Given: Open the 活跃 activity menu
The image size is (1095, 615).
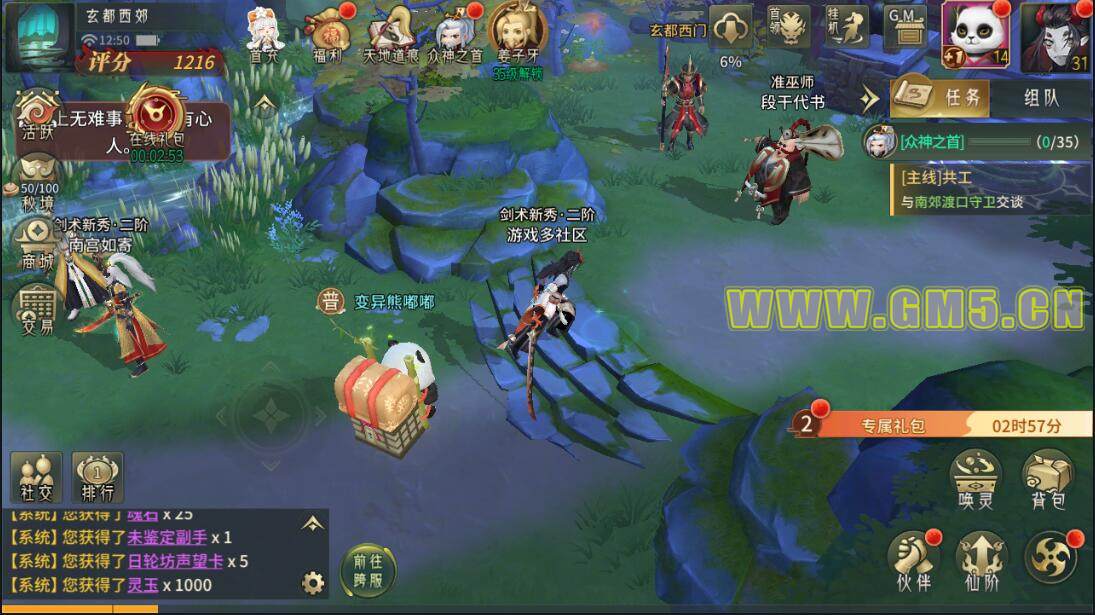Looking at the screenshot, I should click(37, 115).
